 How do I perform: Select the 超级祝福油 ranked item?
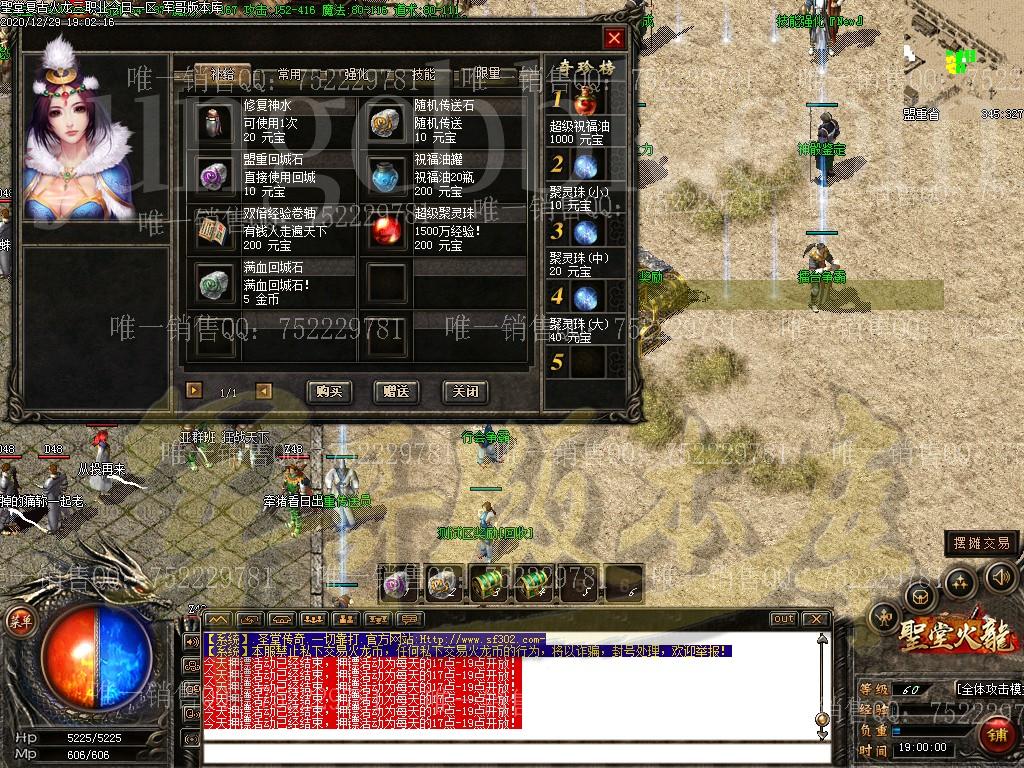point(587,101)
